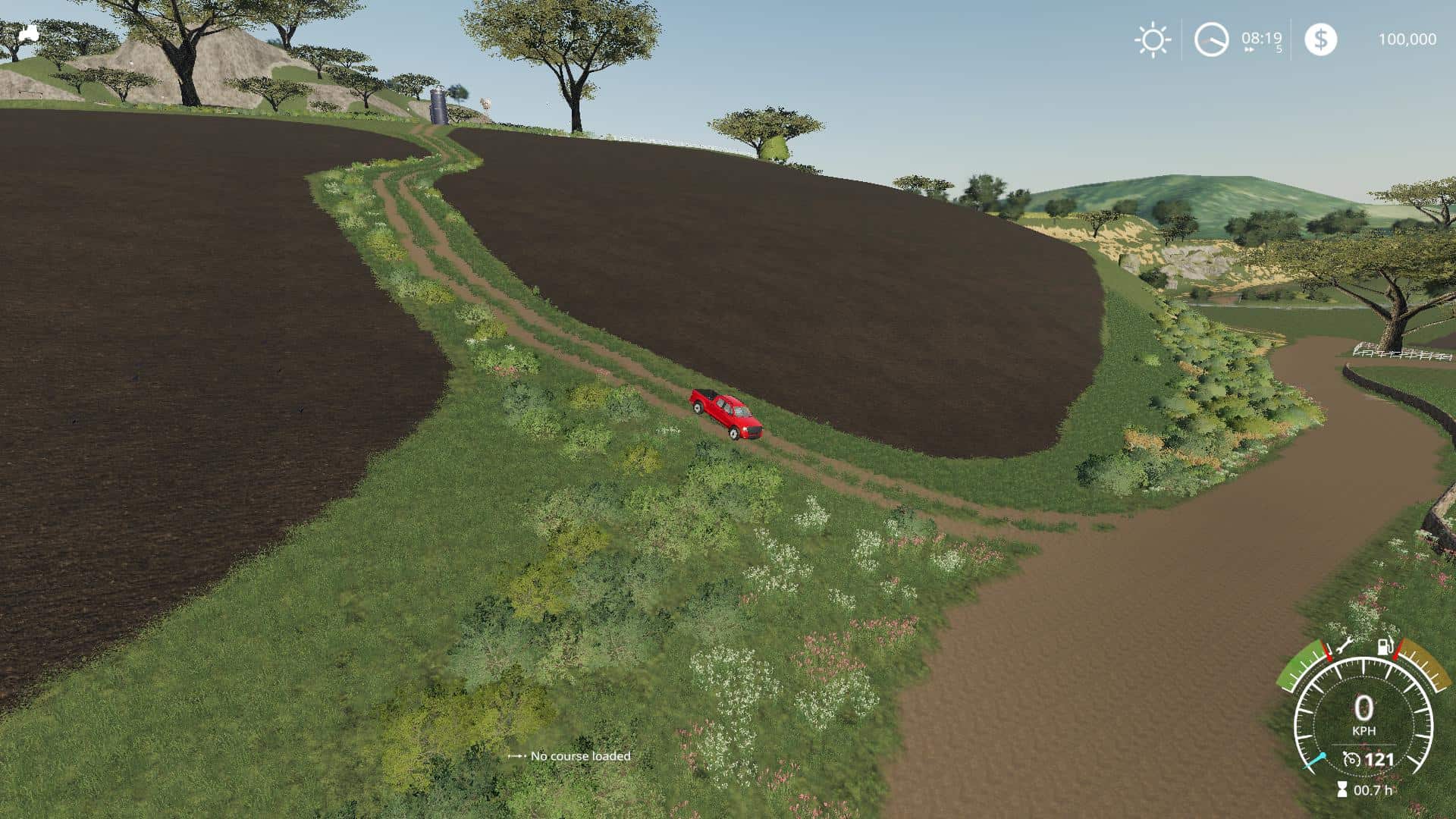Click the wrench damage gauge icon

click(1343, 647)
